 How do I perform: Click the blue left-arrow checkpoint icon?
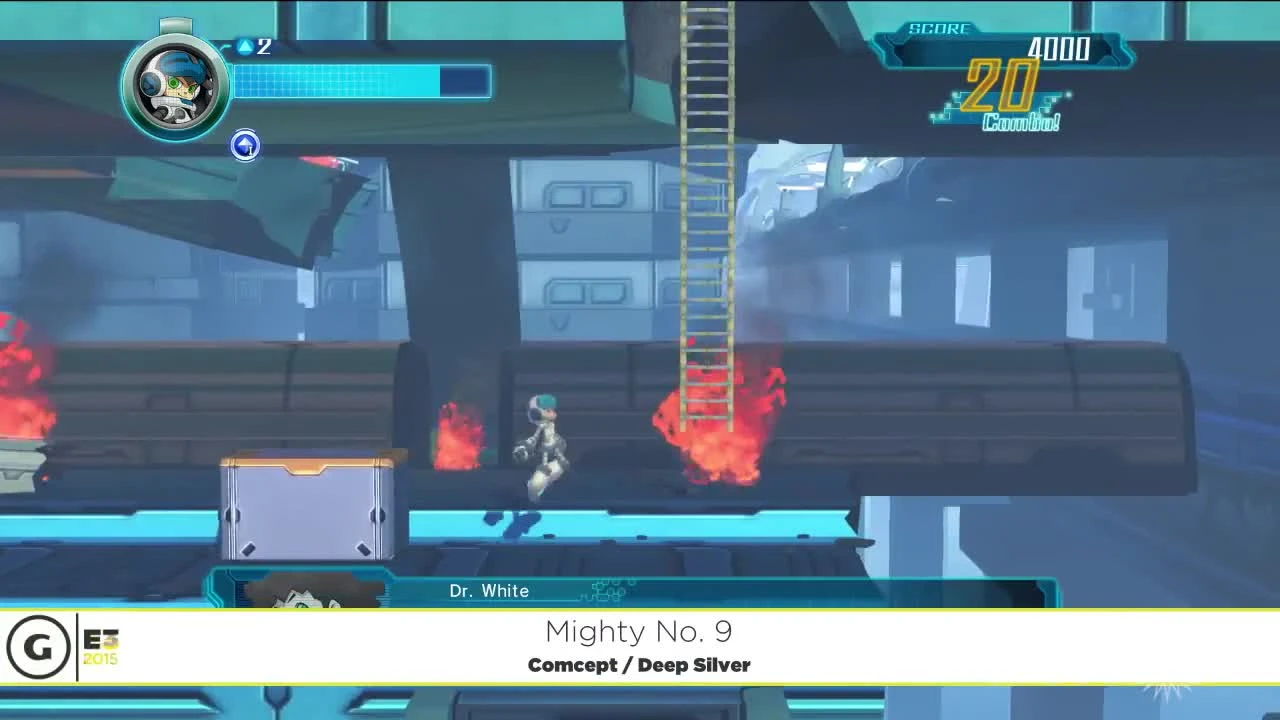tap(245, 146)
